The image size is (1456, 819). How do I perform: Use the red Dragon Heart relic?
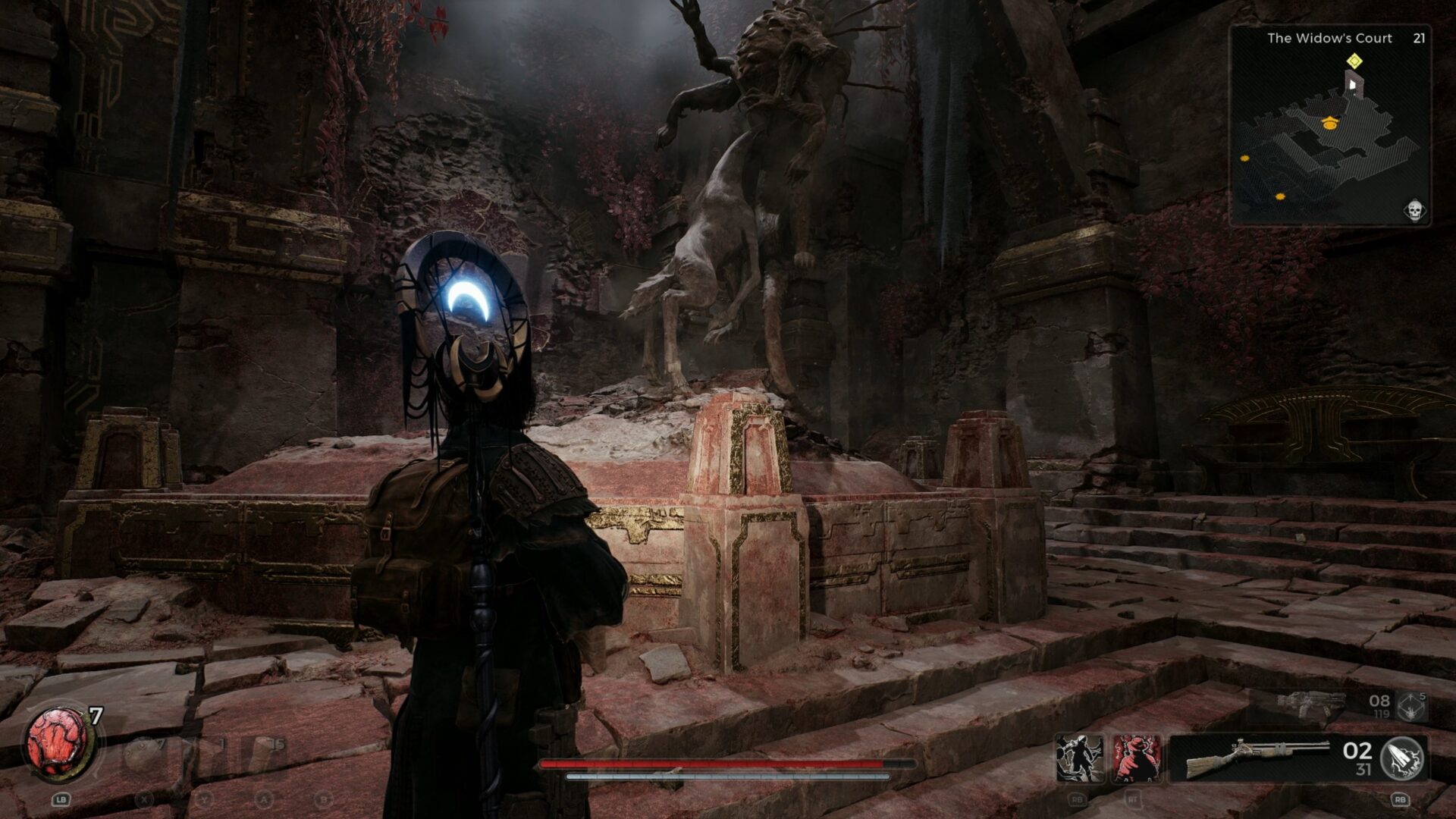click(x=58, y=742)
